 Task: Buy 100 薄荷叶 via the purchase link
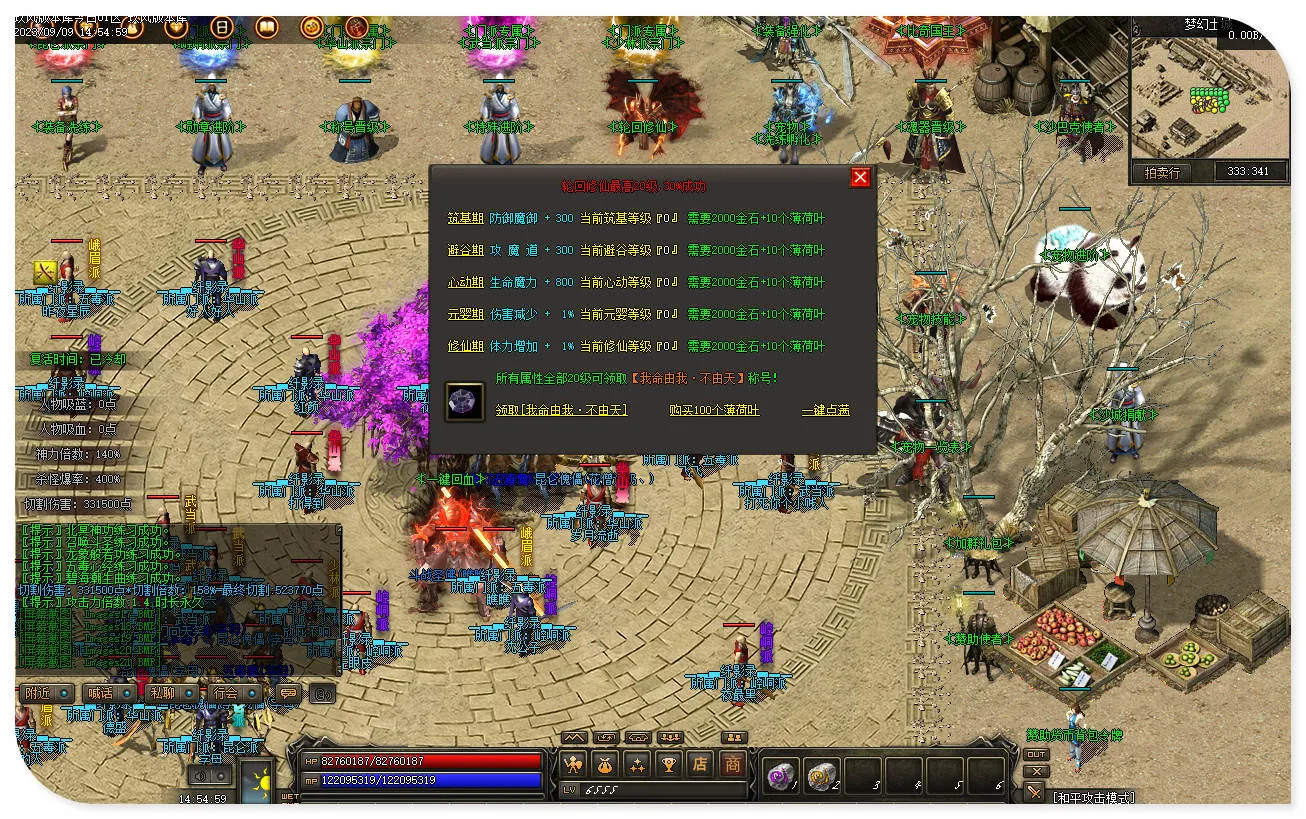[714, 410]
